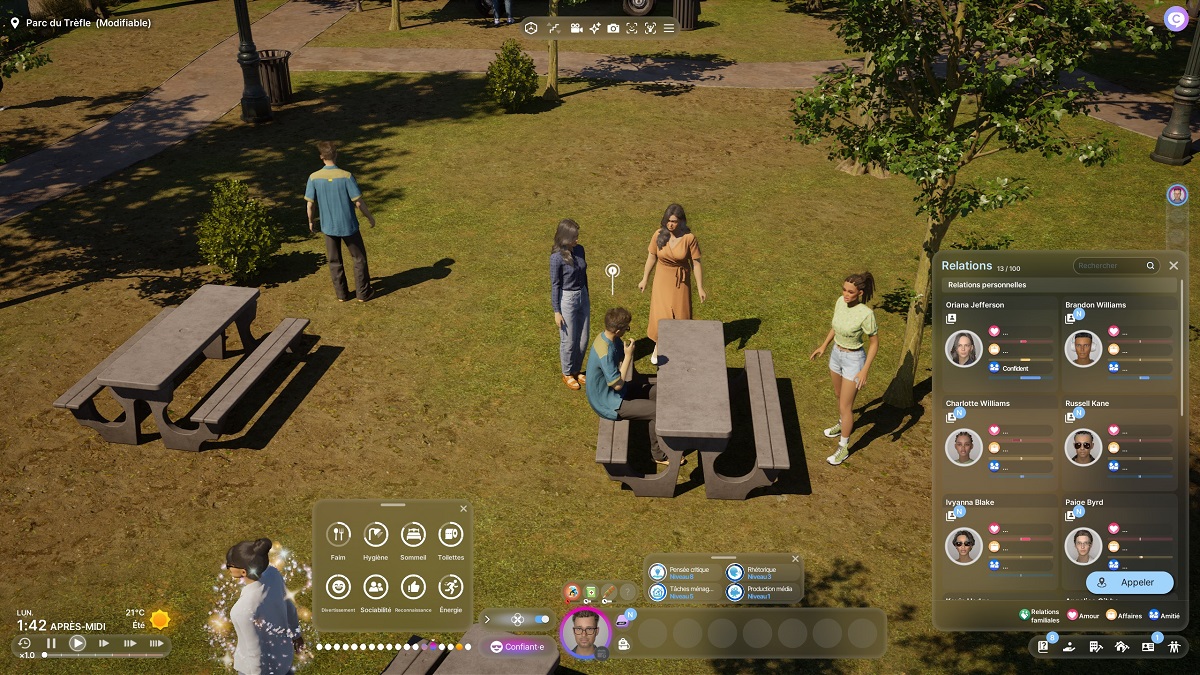Set time to normal play speed
The width and height of the screenshot is (1200, 675).
coord(77,644)
